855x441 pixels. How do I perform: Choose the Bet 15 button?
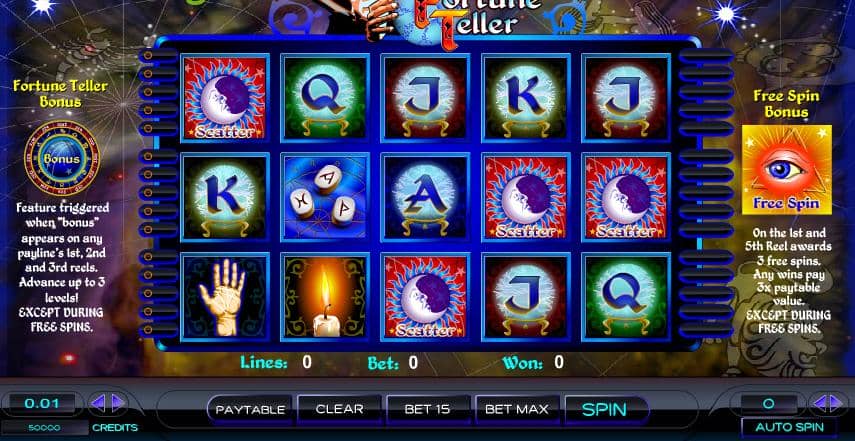(x=425, y=409)
